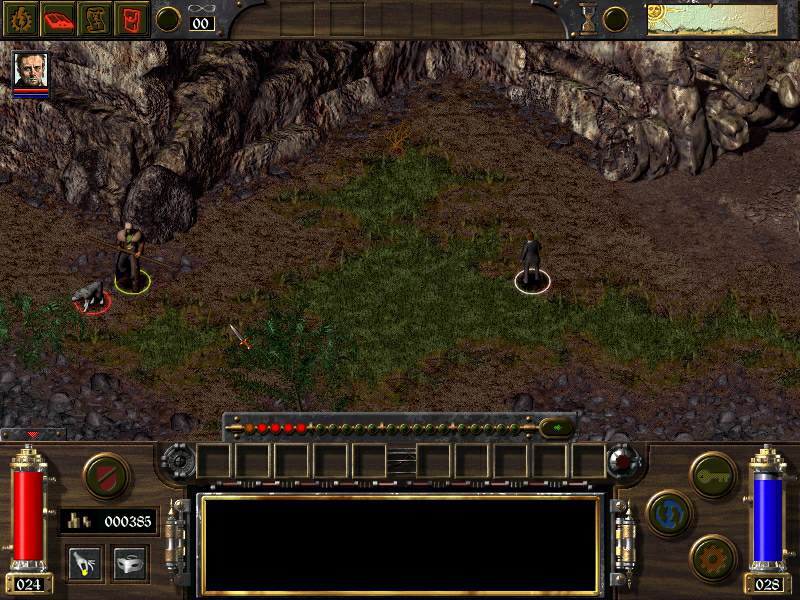Open the red inventory bag icon
The image size is (800, 600).
(133, 18)
